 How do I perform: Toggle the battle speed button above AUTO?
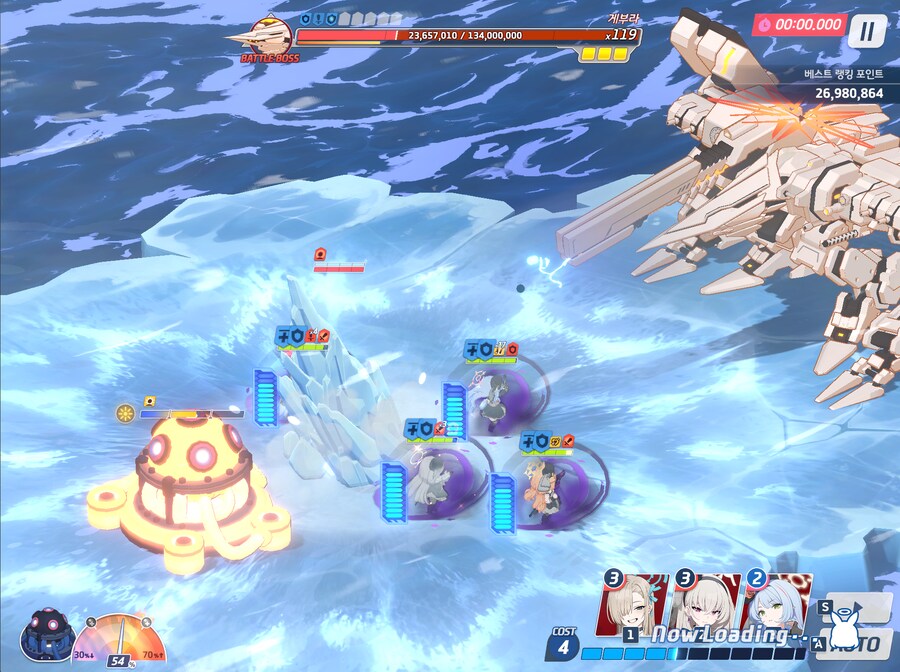[x=858, y=607]
